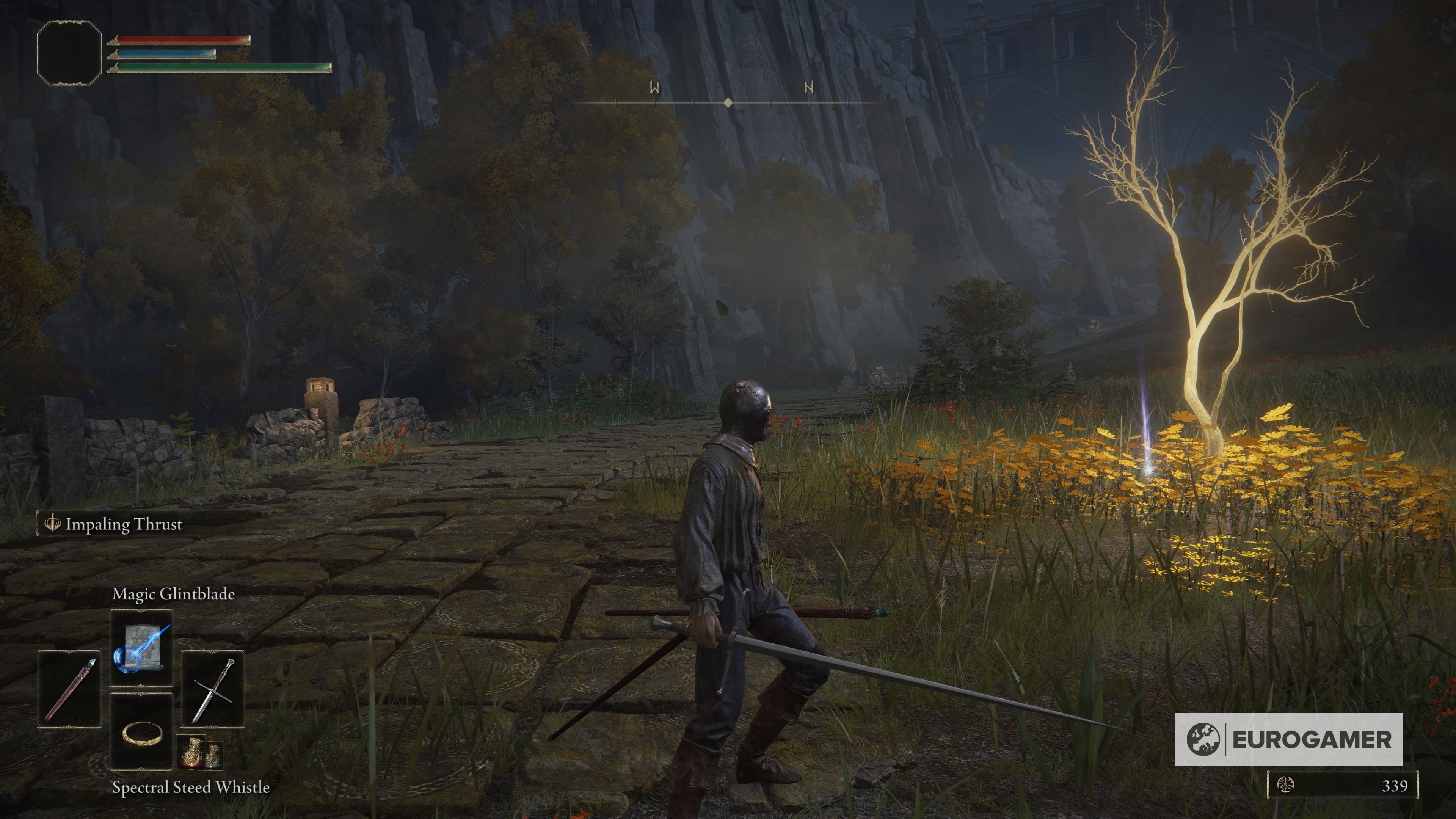Expand the Magic Glintblade spell selector
This screenshot has height=819, width=1456.
pyautogui.click(x=141, y=648)
